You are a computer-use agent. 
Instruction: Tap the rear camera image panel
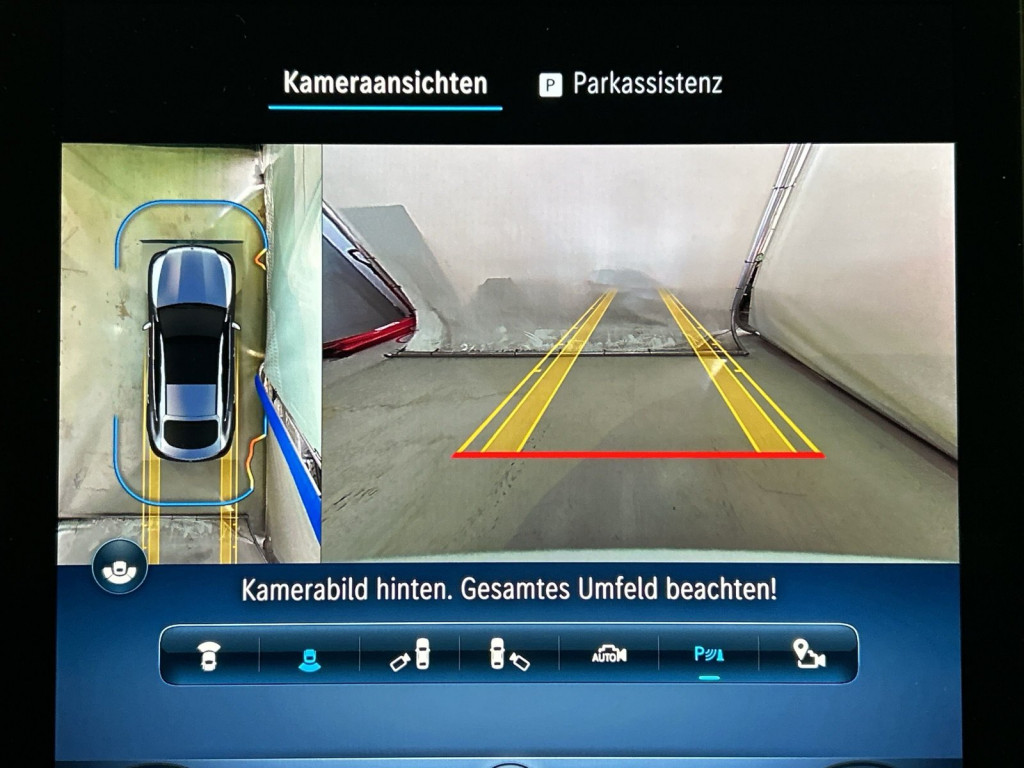(x=640, y=352)
